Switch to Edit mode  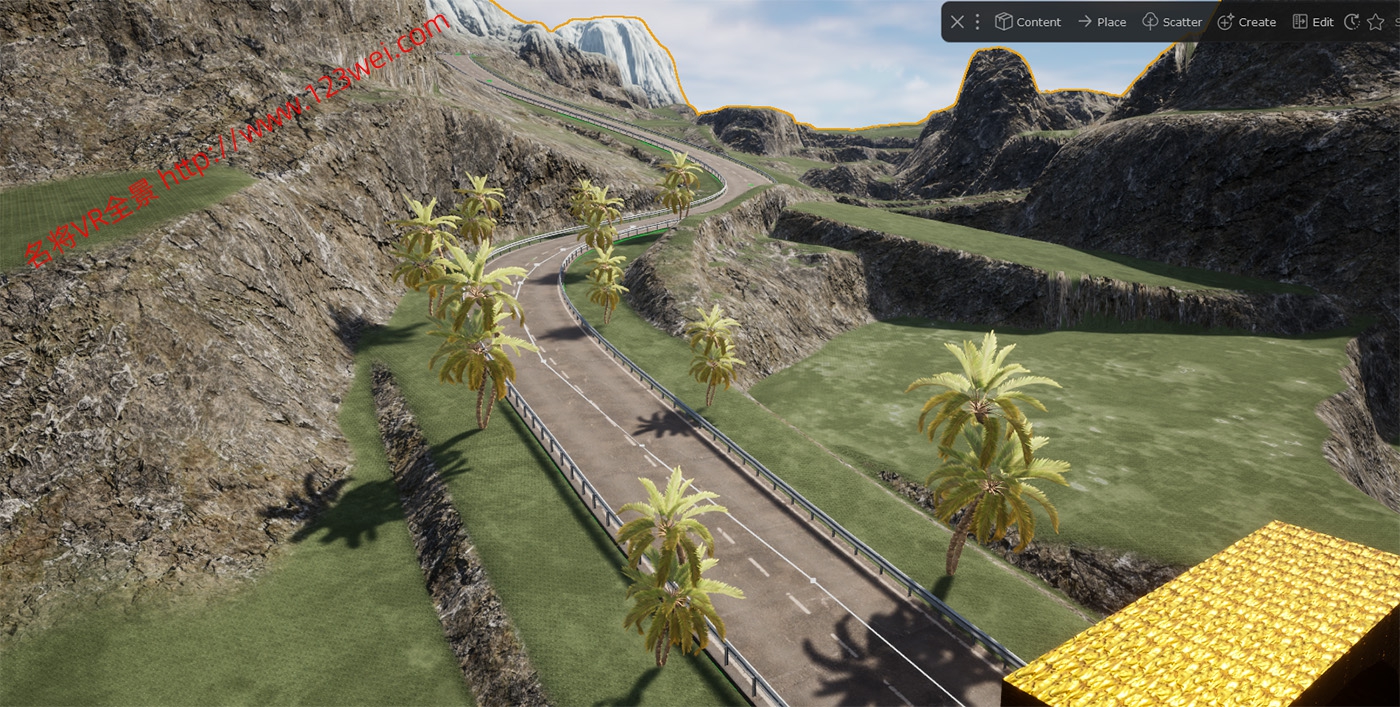click(x=1313, y=22)
